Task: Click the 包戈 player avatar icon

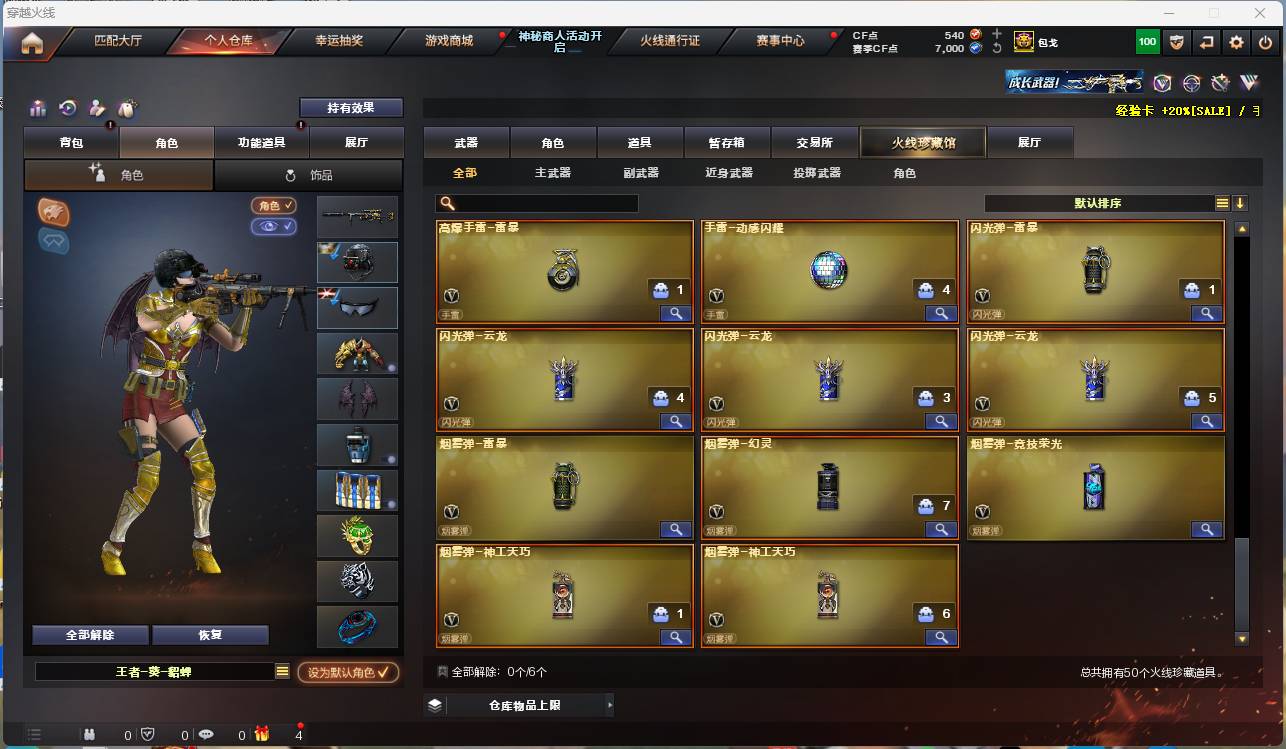Action: point(1023,42)
